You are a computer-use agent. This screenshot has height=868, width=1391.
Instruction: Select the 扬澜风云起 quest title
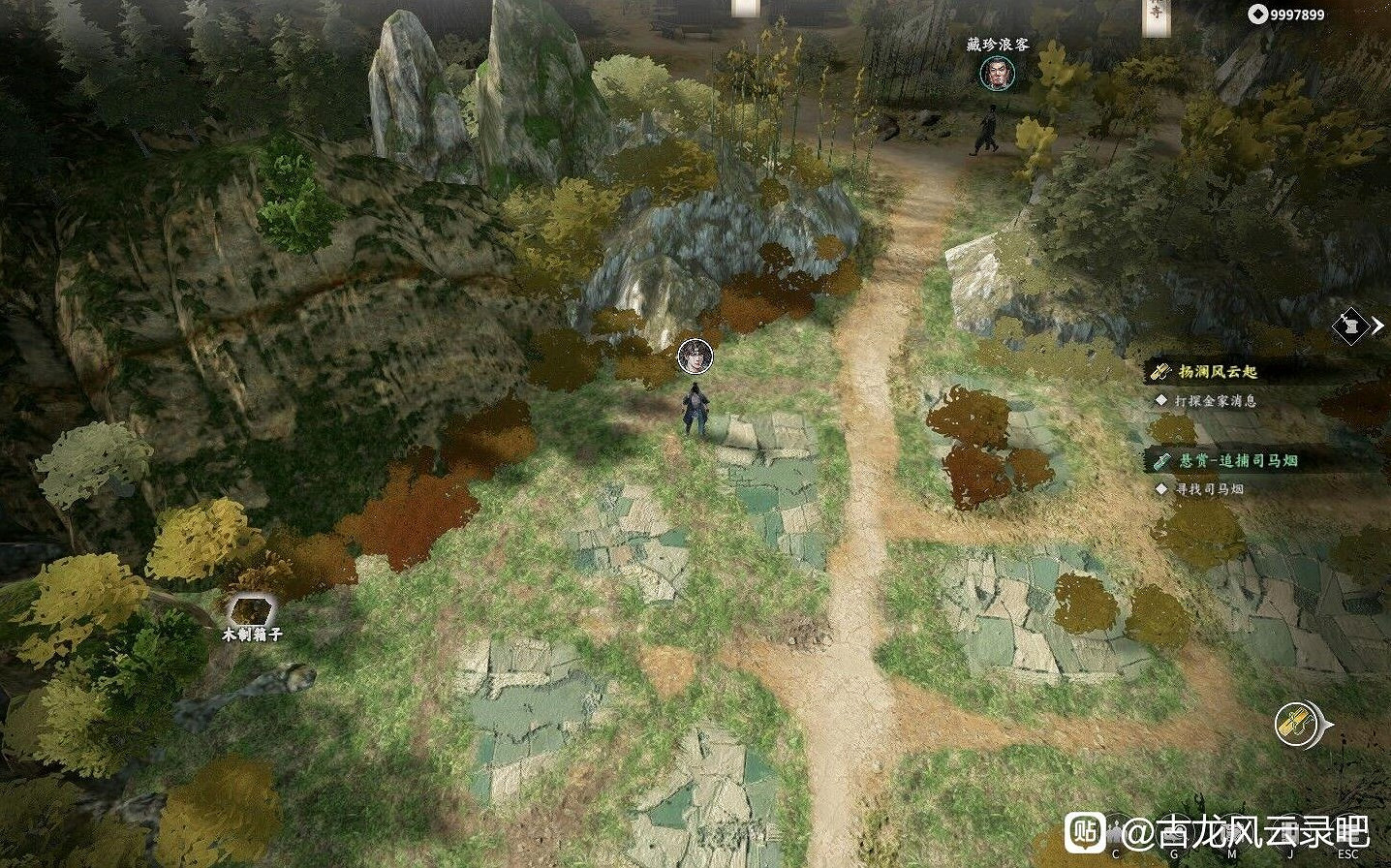[1217, 371]
